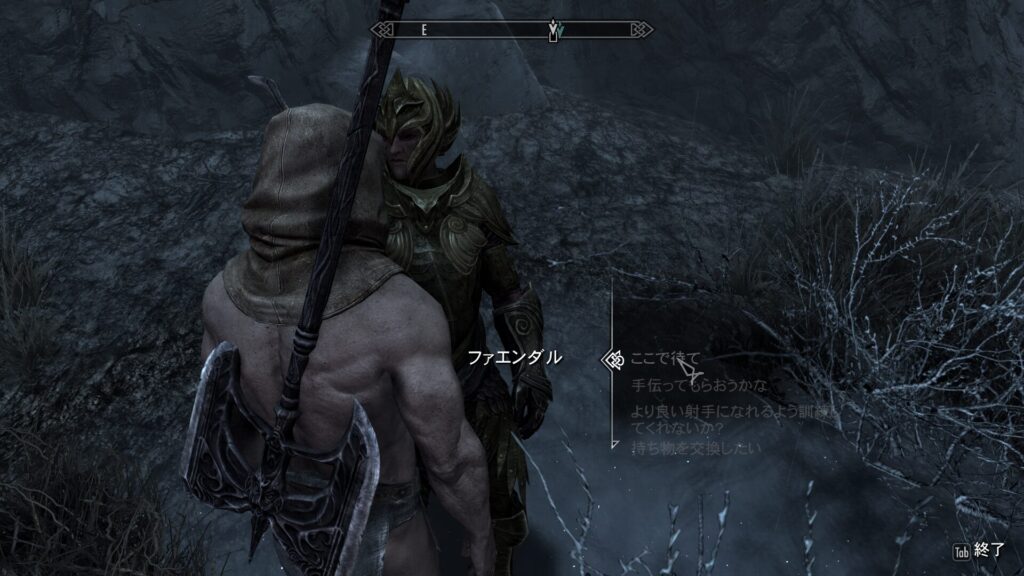Select the '手伝ってもらおうかな' reply
Image resolution: width=1024 pixels, height=576 pixels.
700,385
